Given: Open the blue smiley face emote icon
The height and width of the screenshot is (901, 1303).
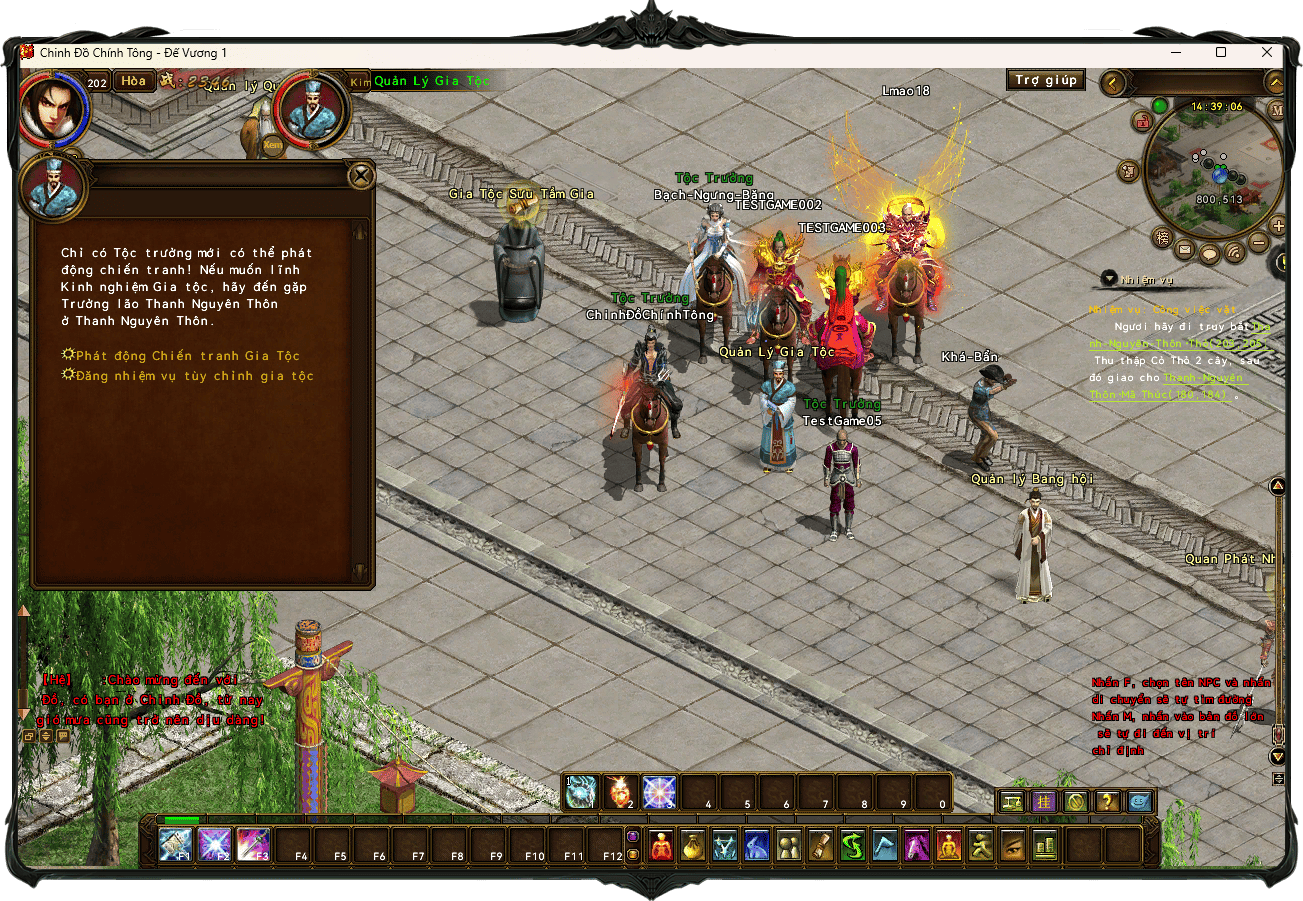Looking at the screenshot, I should click(1140, 801).
